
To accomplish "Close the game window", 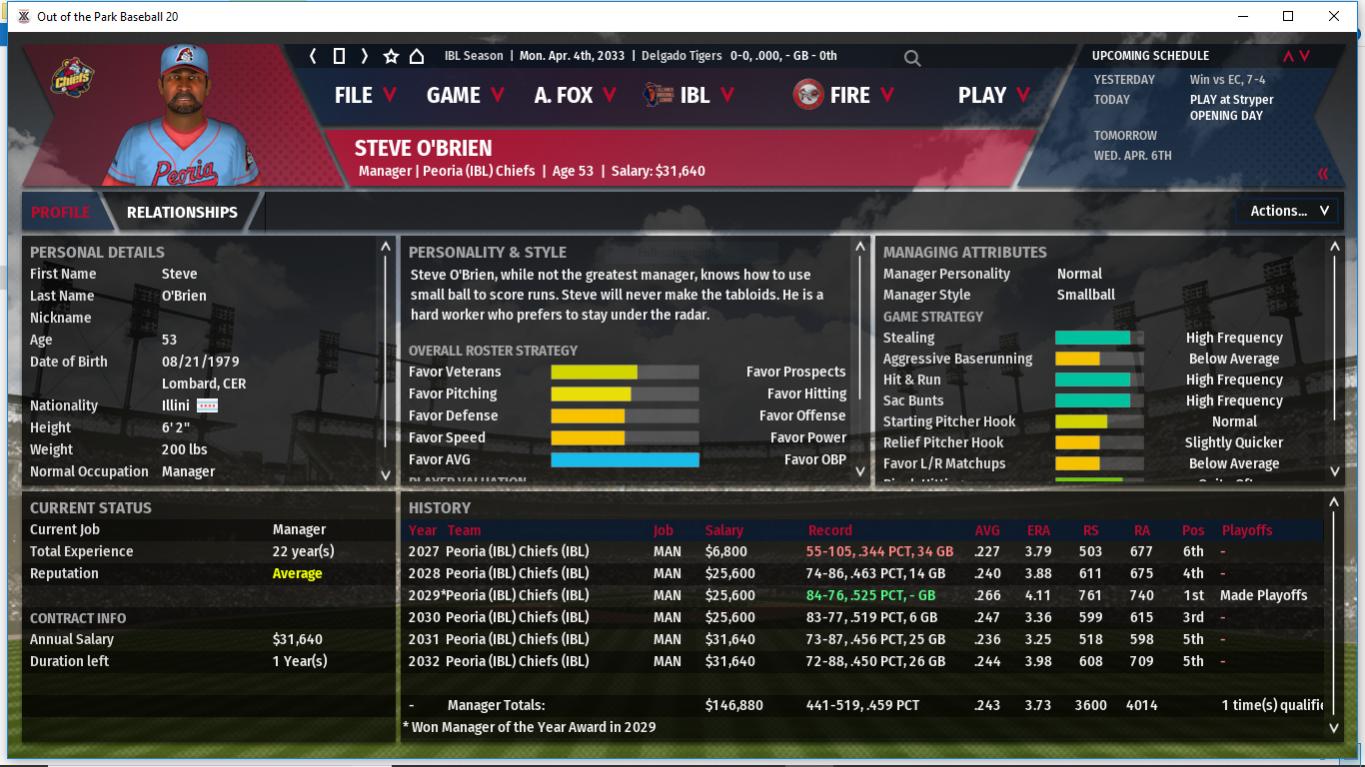I will [x=1334, y=16].
